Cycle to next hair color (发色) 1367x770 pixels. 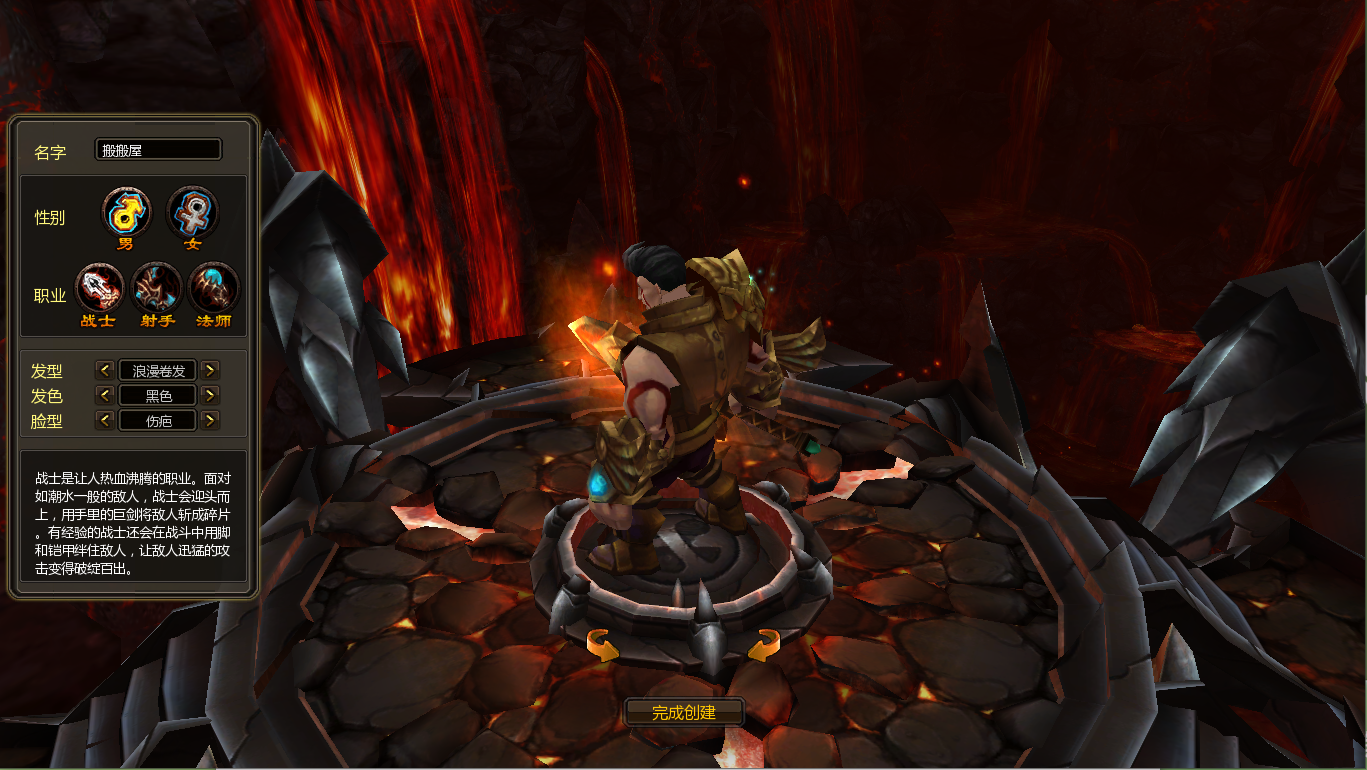[210, 395]
